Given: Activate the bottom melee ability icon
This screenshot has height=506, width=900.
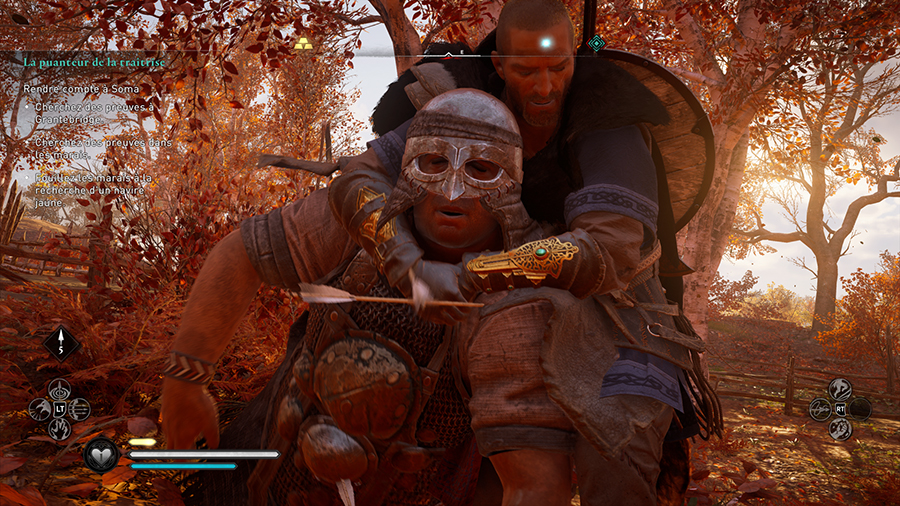Looking at the screenshot, I should point(839,428).
